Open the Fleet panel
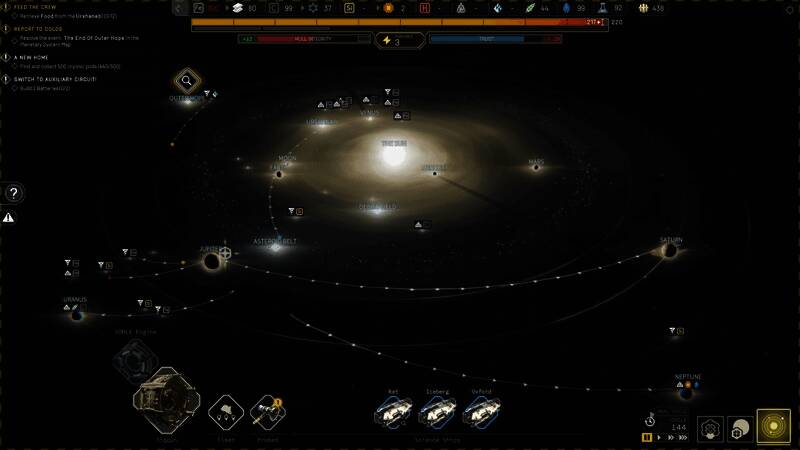 [x=224, y=410]
